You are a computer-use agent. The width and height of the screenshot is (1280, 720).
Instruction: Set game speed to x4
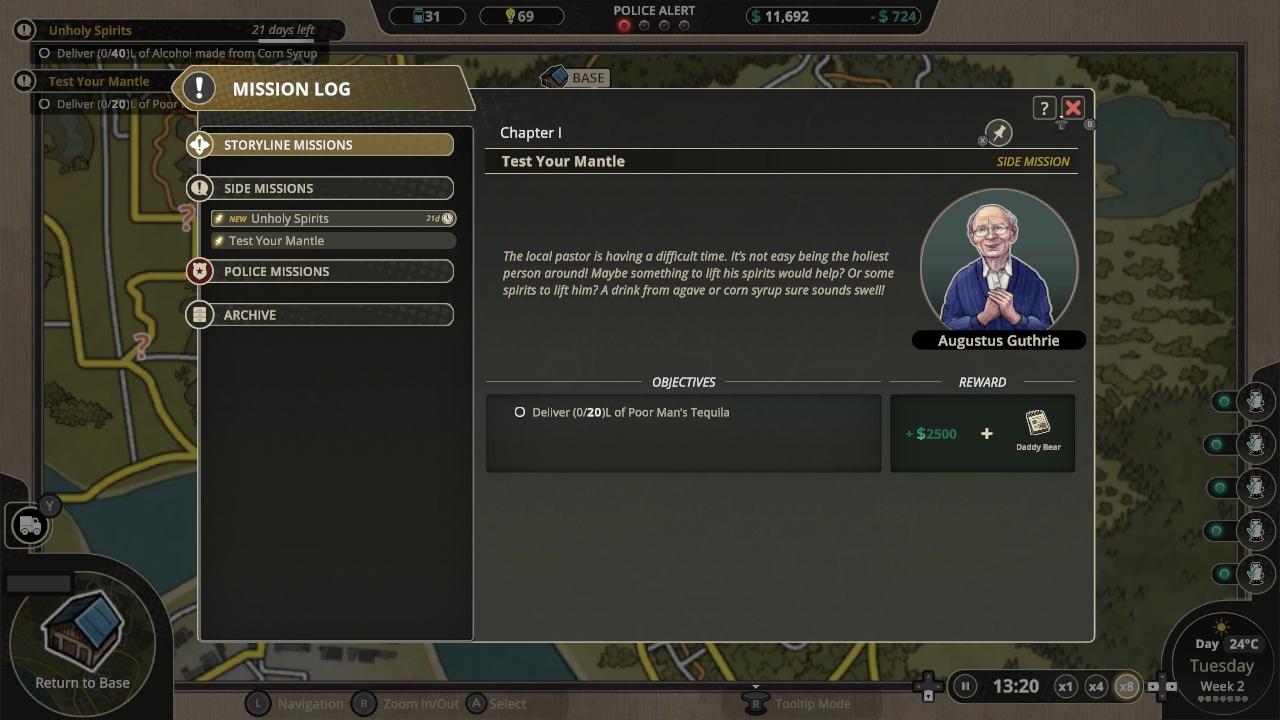(1096, 686)
